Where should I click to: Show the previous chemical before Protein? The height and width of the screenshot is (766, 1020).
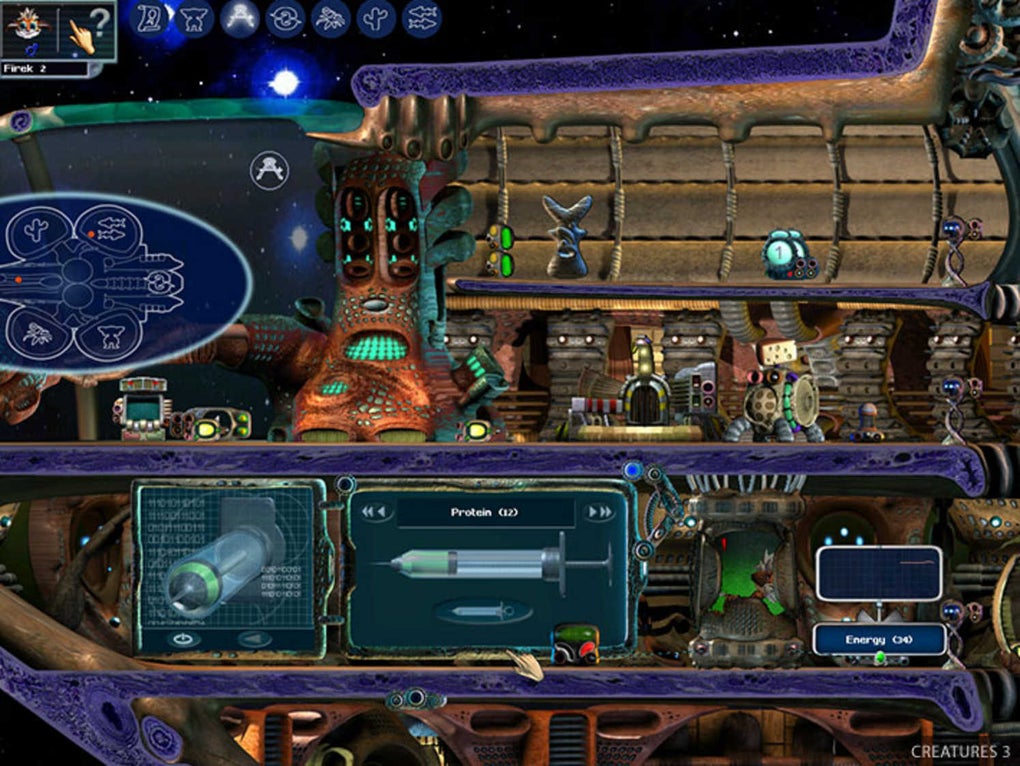[x=374, y=512]
